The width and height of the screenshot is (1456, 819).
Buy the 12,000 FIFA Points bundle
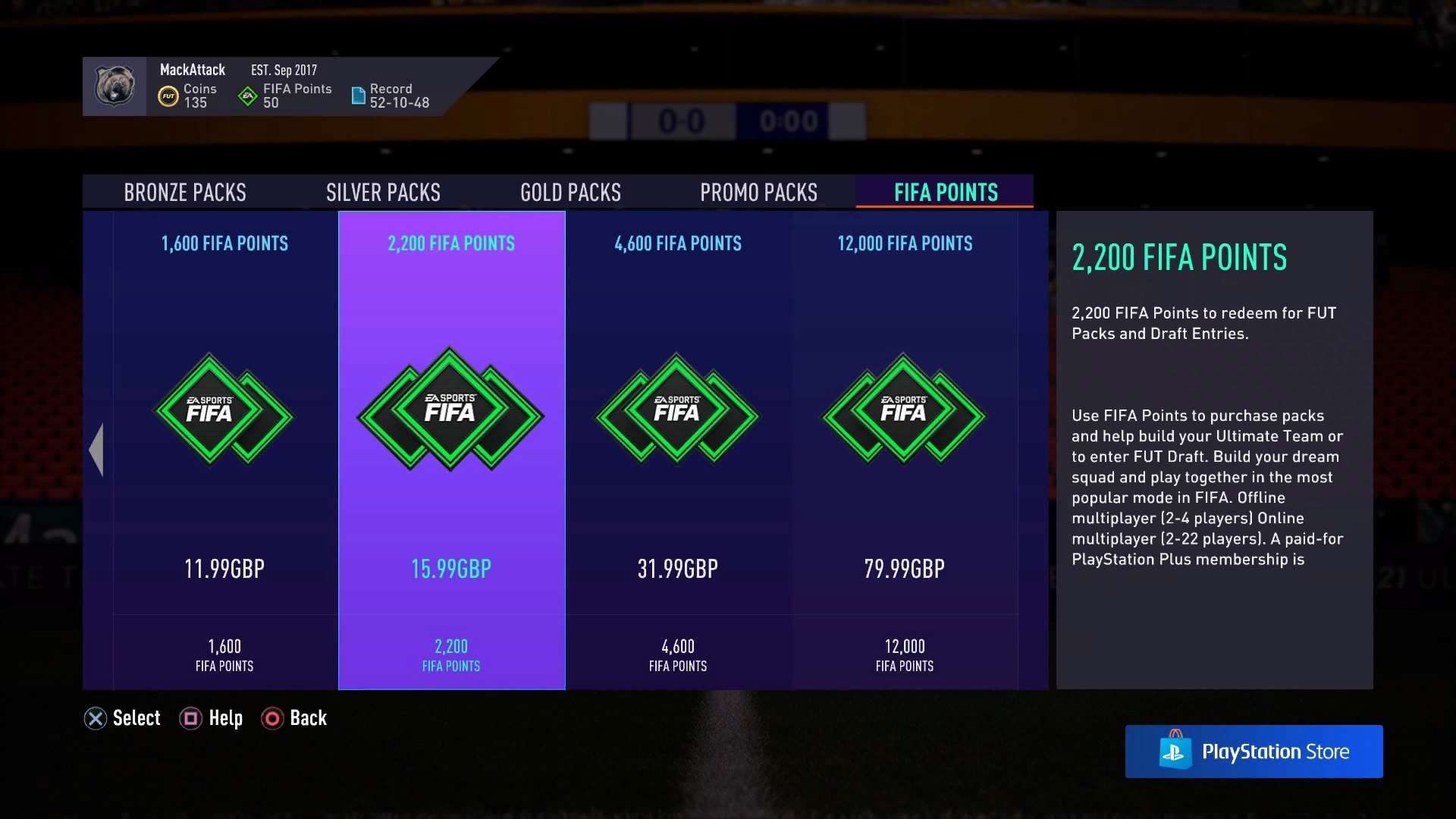tap(904, 450)
